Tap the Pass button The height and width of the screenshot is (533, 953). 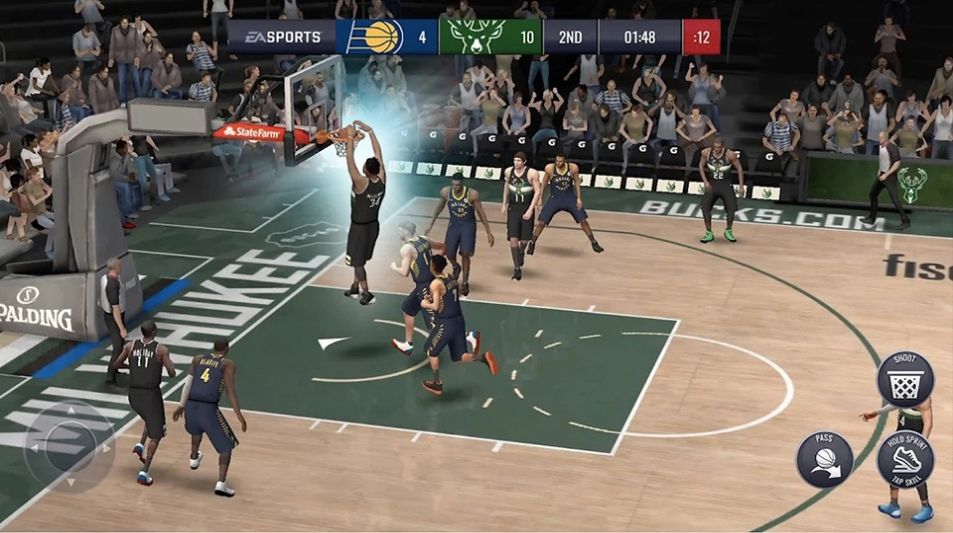824,459
